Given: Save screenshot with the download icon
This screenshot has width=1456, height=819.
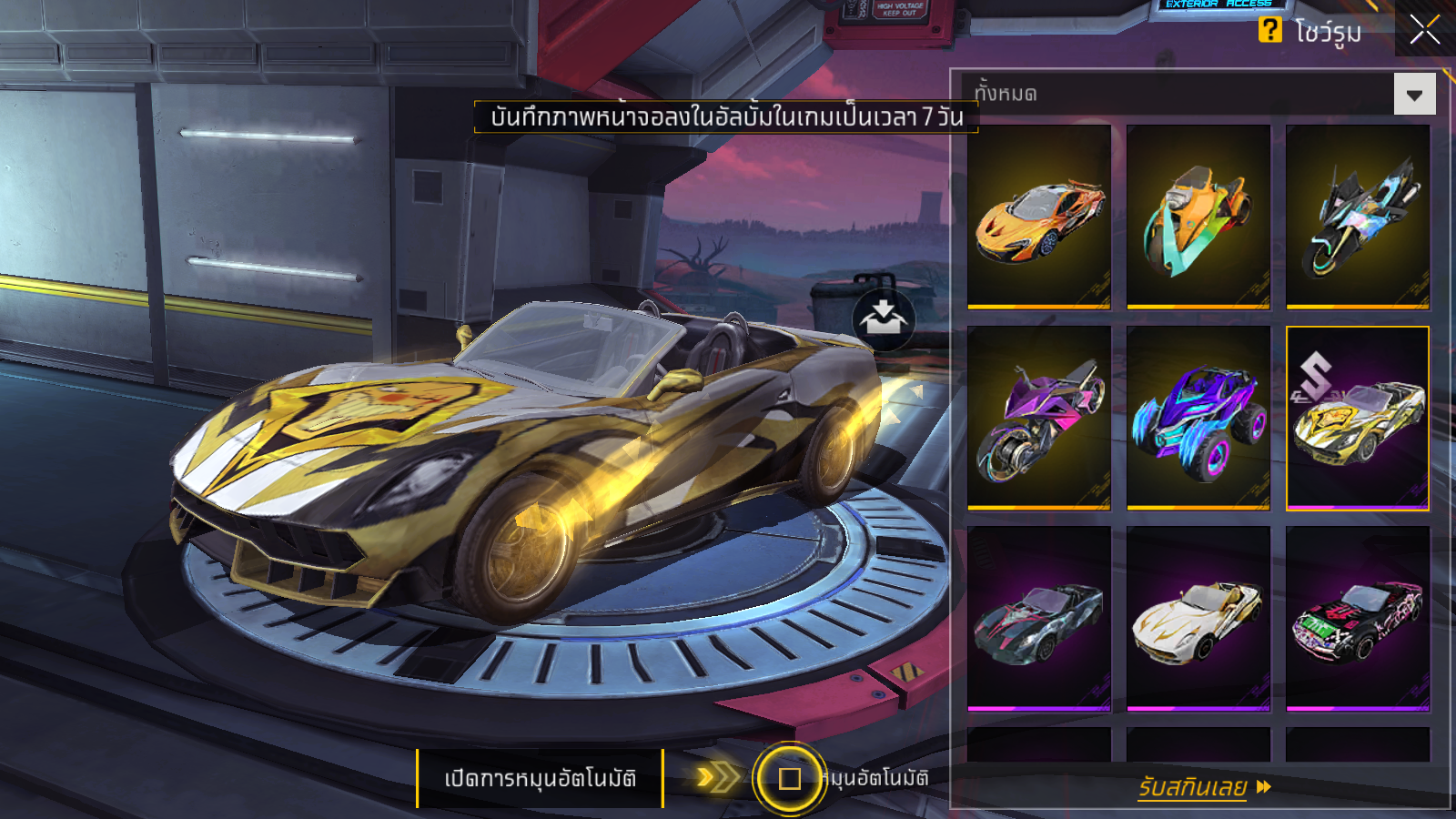Looking at the screenshot, I should coord(883,318).
